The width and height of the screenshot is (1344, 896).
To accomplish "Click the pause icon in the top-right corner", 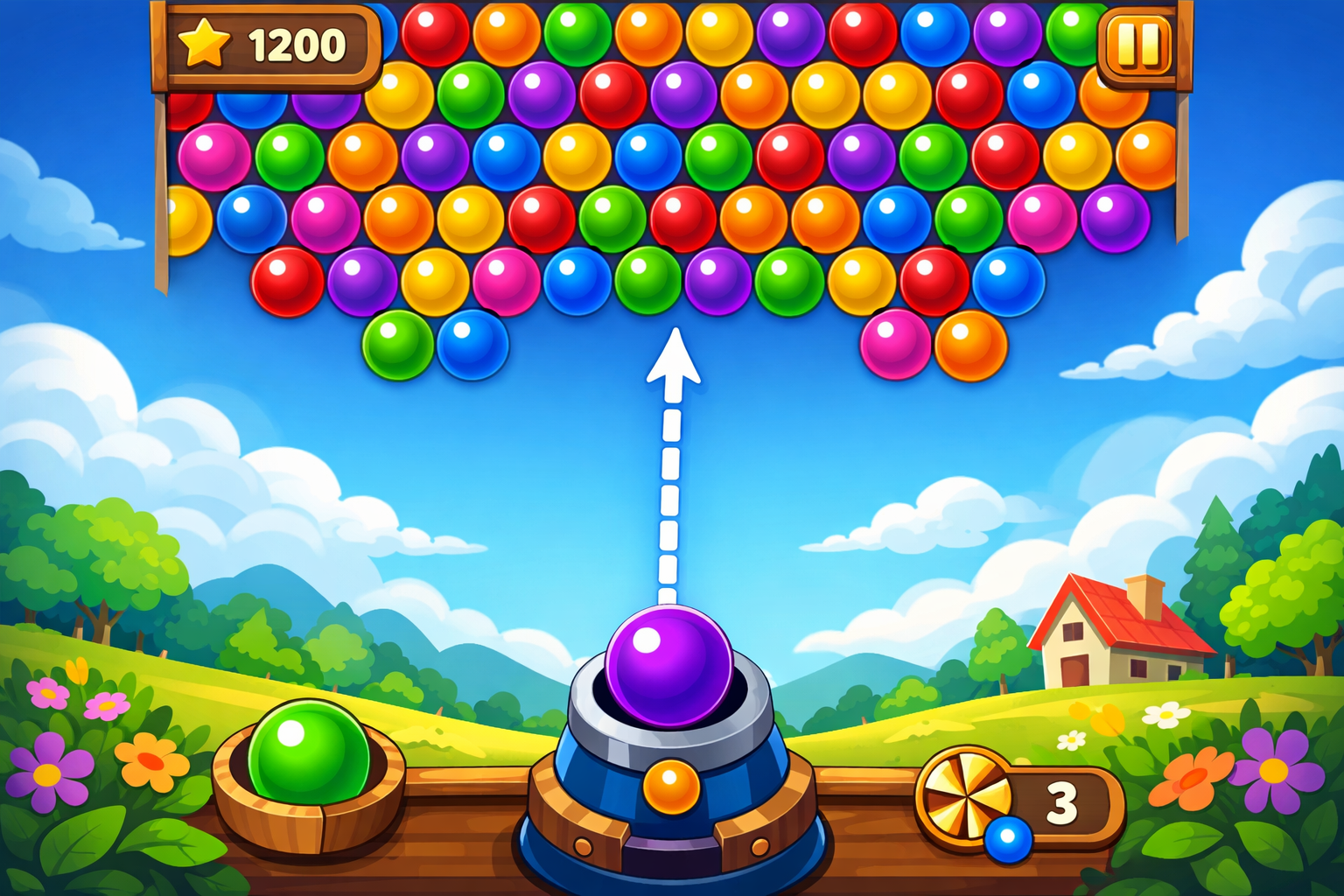I will 1137,45.
